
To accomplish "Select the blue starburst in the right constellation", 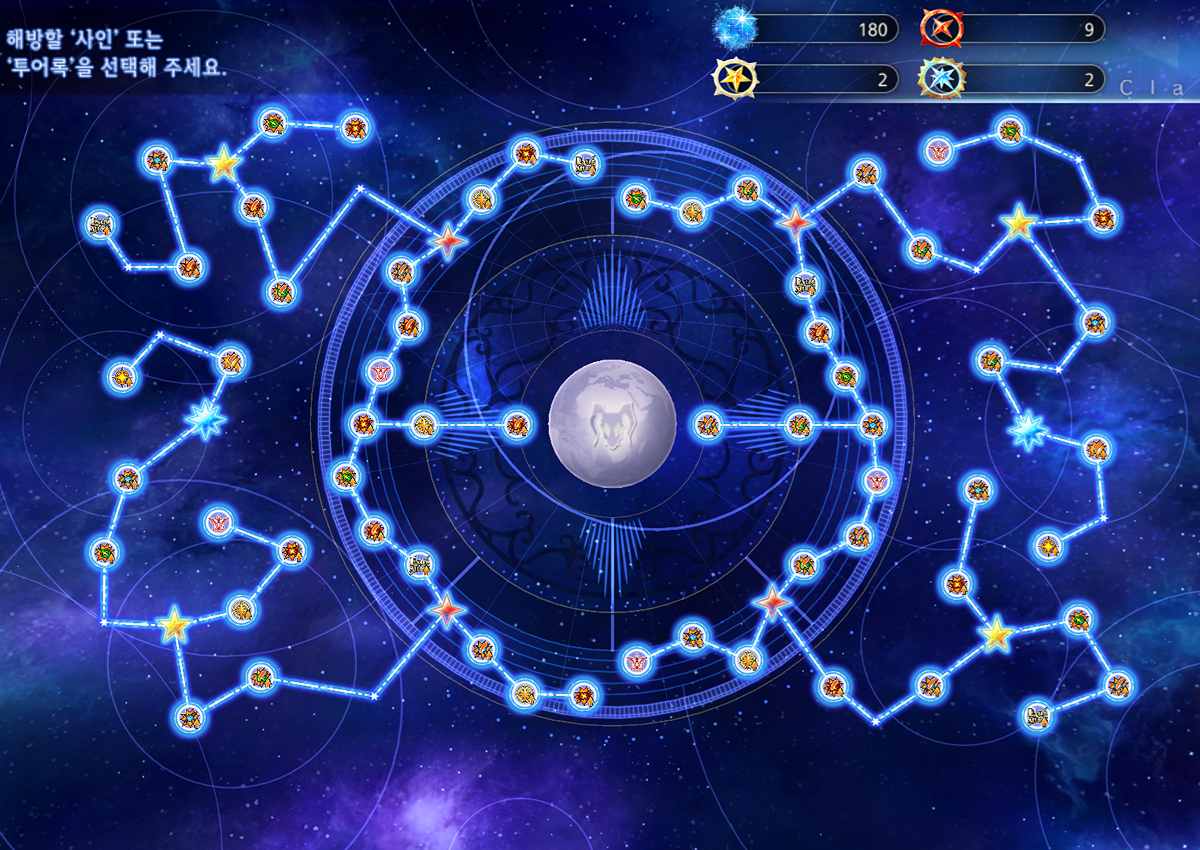I will (1027, 430).
